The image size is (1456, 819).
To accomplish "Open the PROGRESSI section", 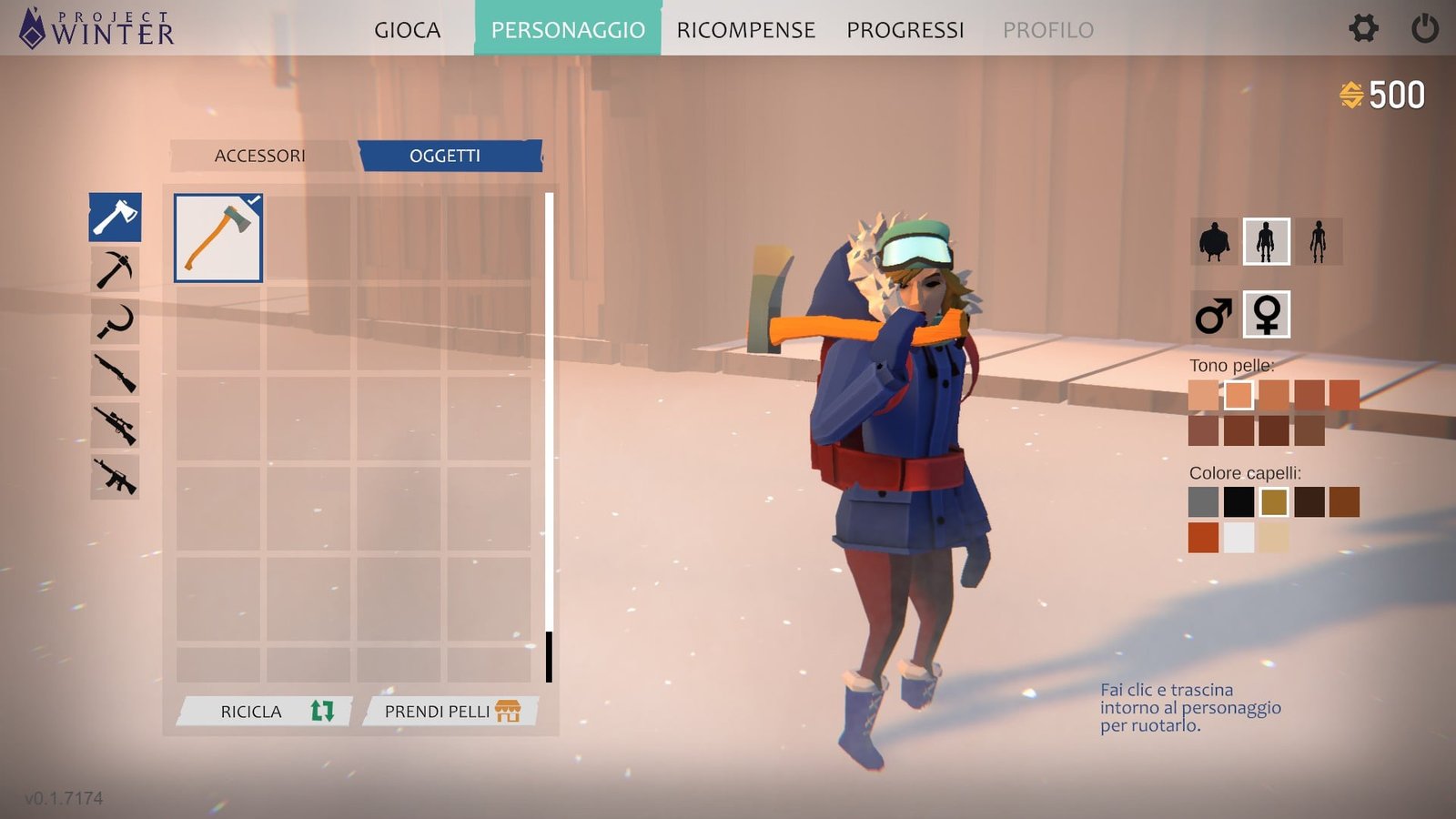I will tap(905, 30).
